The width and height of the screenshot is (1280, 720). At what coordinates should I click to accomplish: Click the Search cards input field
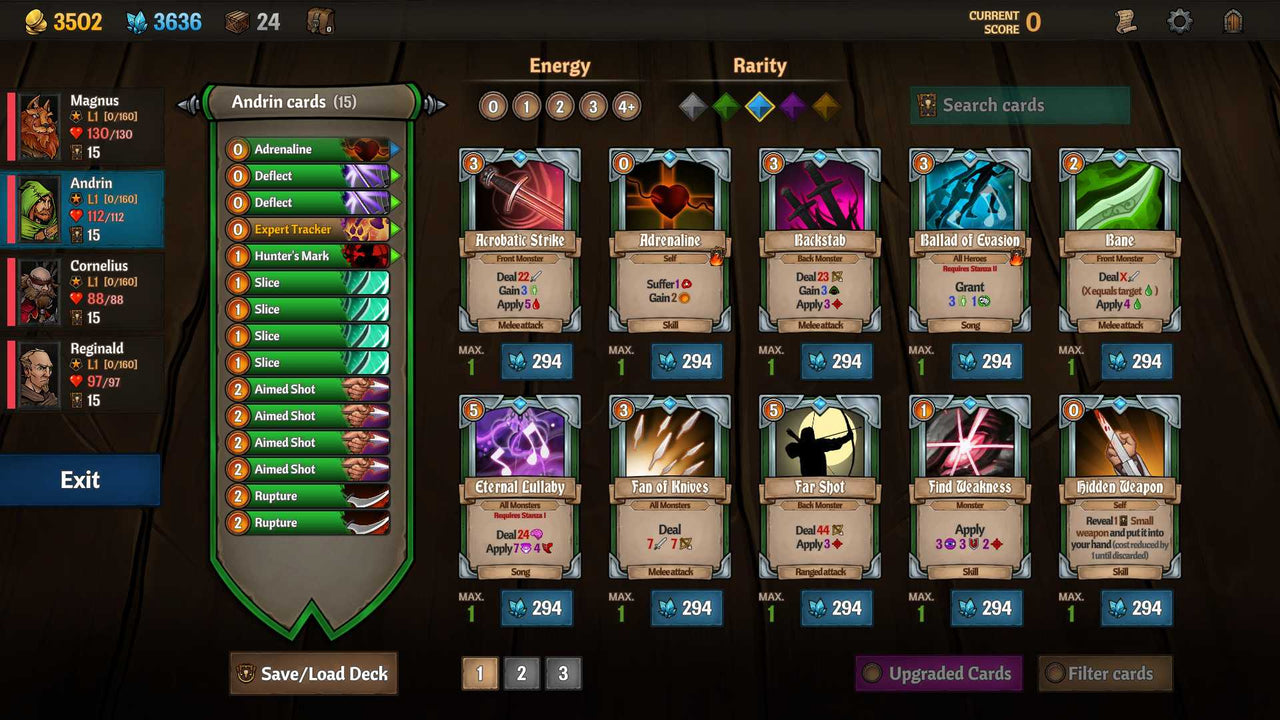point(1020,105)
